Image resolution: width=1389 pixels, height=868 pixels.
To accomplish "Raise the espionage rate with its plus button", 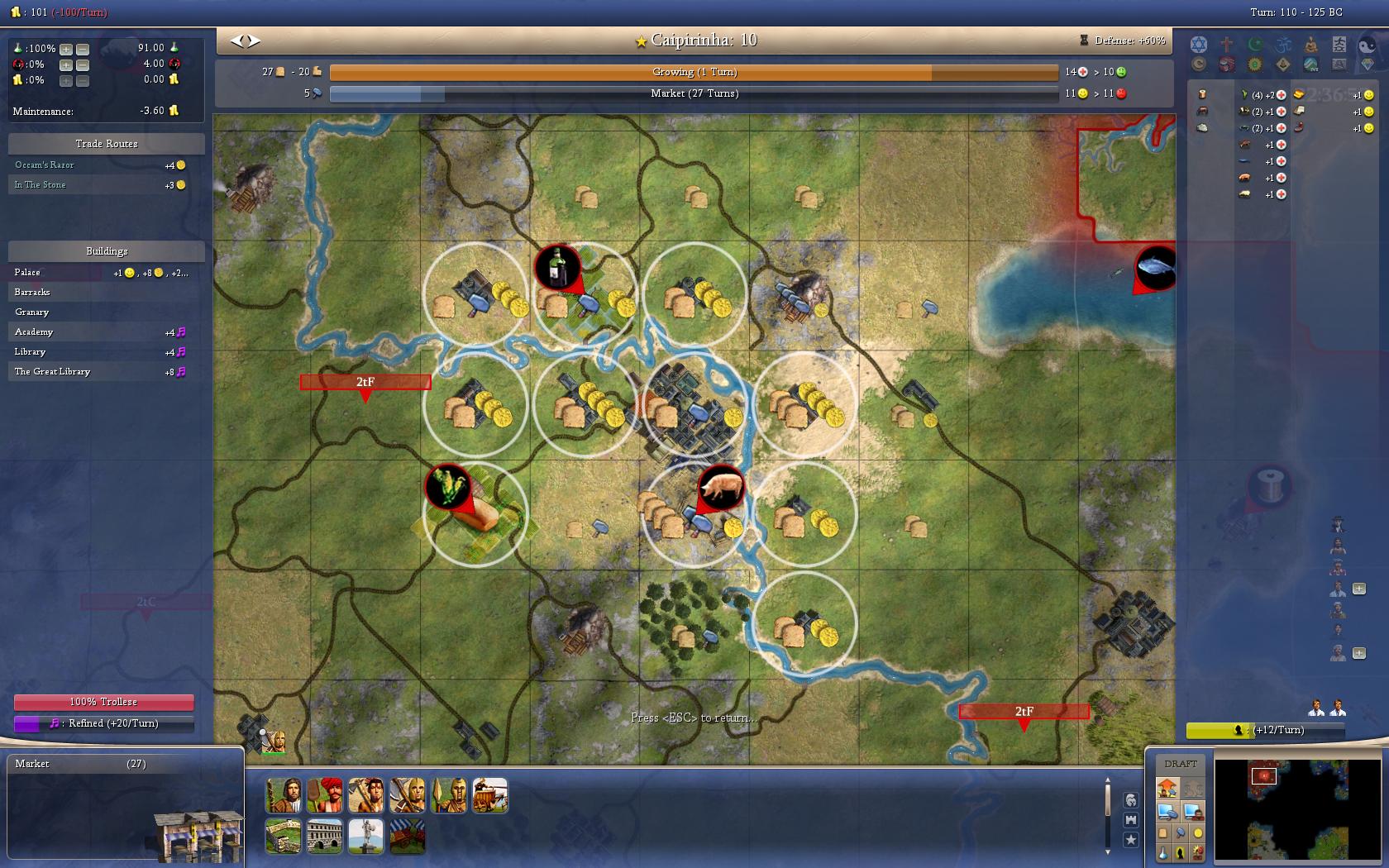I will [66, 64].
